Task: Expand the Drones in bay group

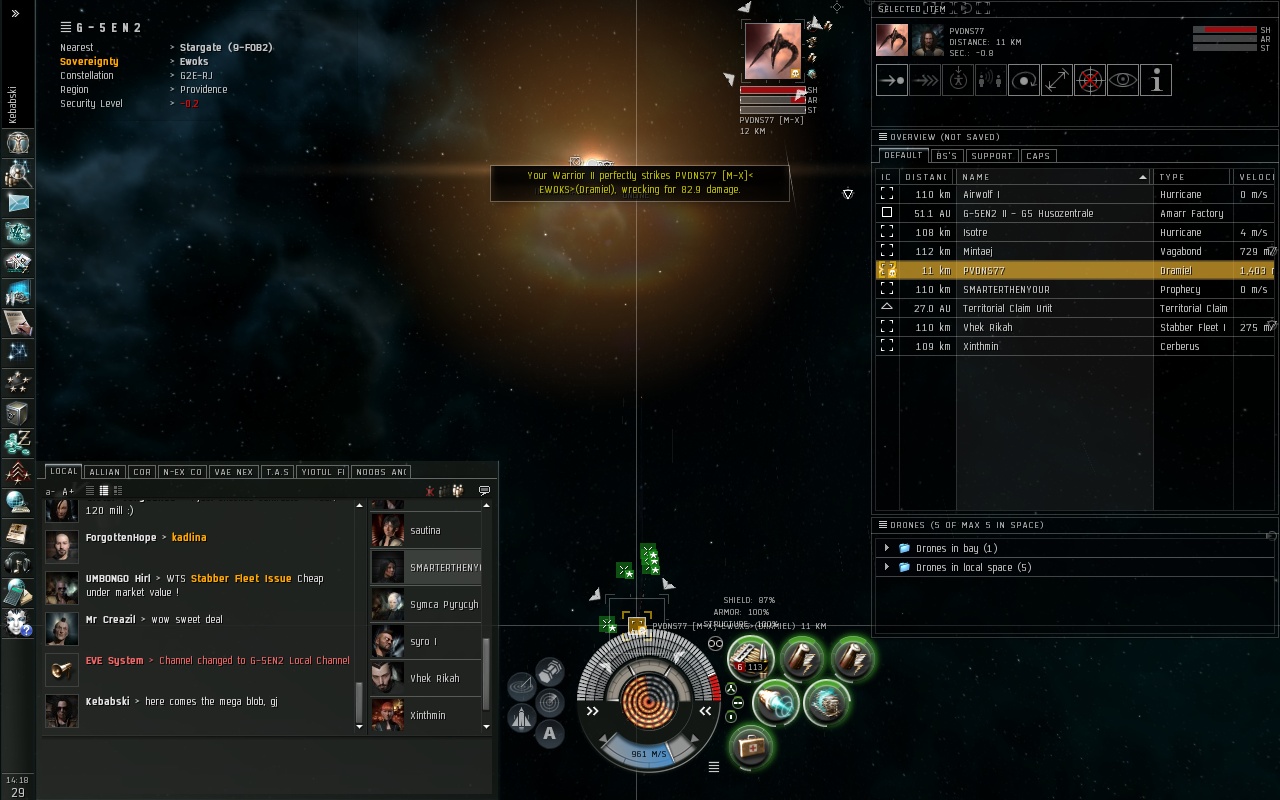Action: coord(887,549)
